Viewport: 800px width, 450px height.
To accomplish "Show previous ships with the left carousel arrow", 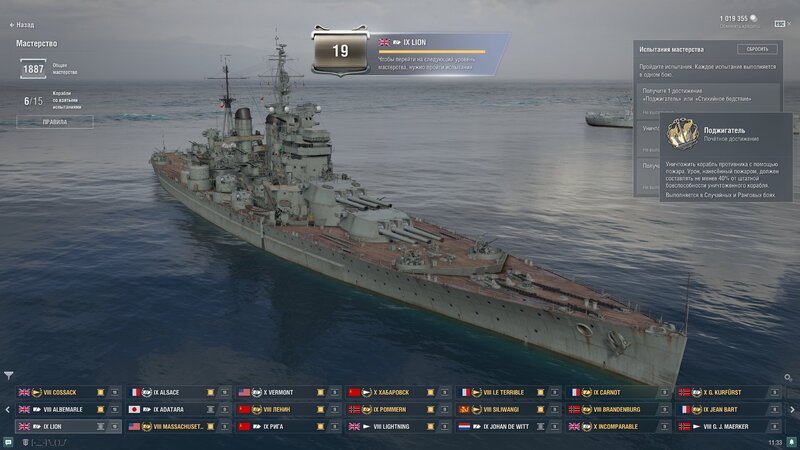I will click(7, 409).
